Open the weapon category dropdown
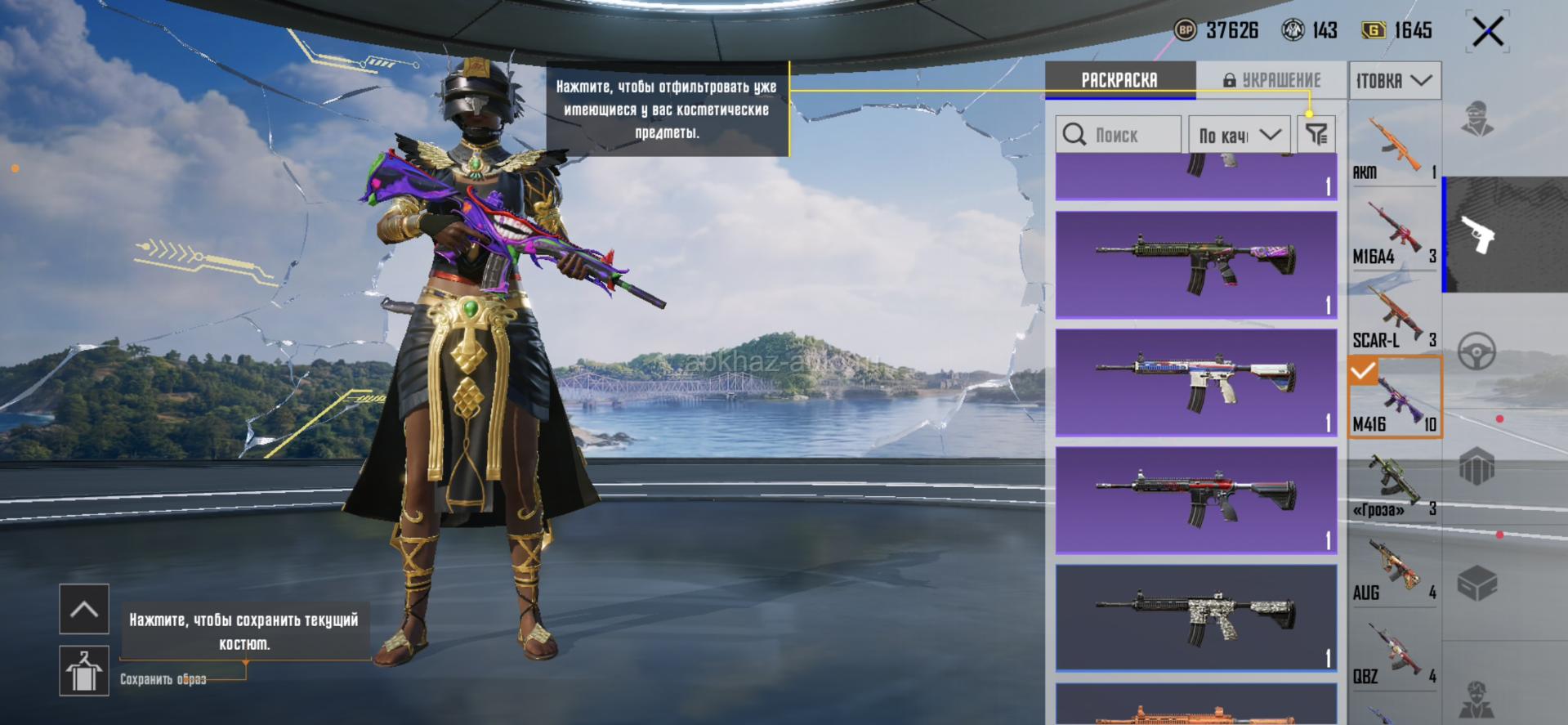The image size is (1568, 725). [1394, 81]
